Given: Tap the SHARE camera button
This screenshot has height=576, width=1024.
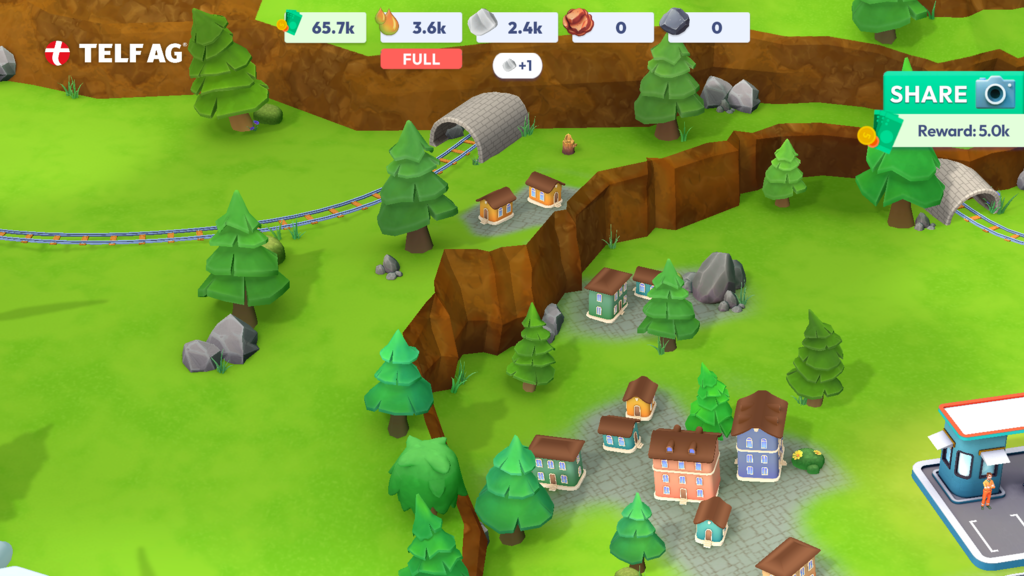Looking at the screenshot, I should [951, 95].
